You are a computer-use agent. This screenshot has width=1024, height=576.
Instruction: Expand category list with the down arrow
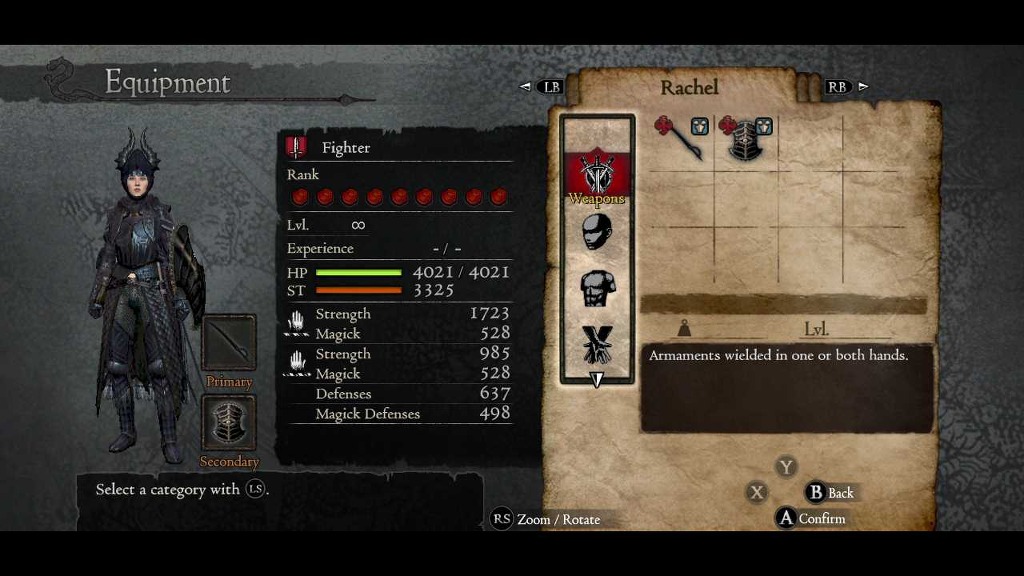tap(597, 379)
